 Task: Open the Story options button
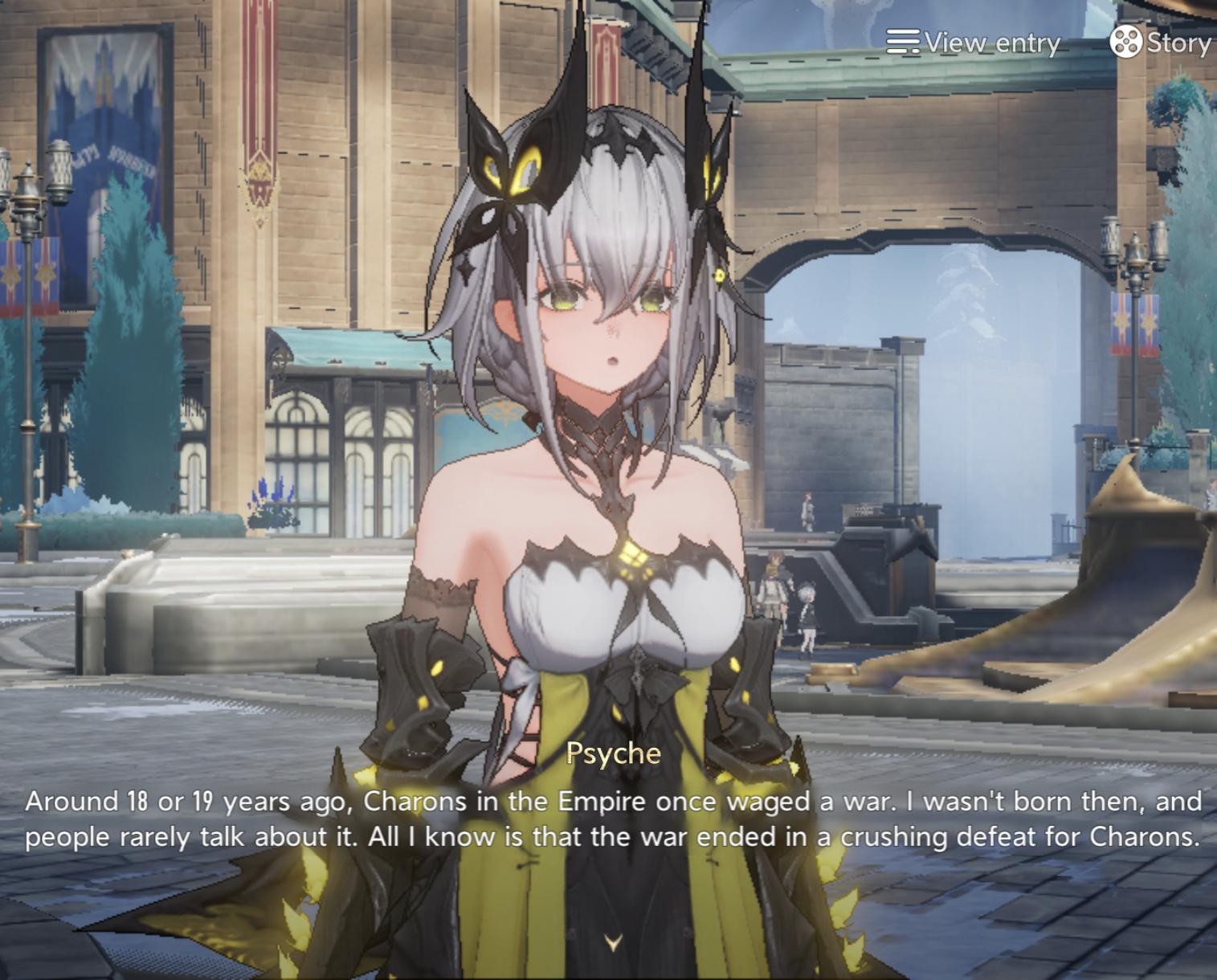1159,42
